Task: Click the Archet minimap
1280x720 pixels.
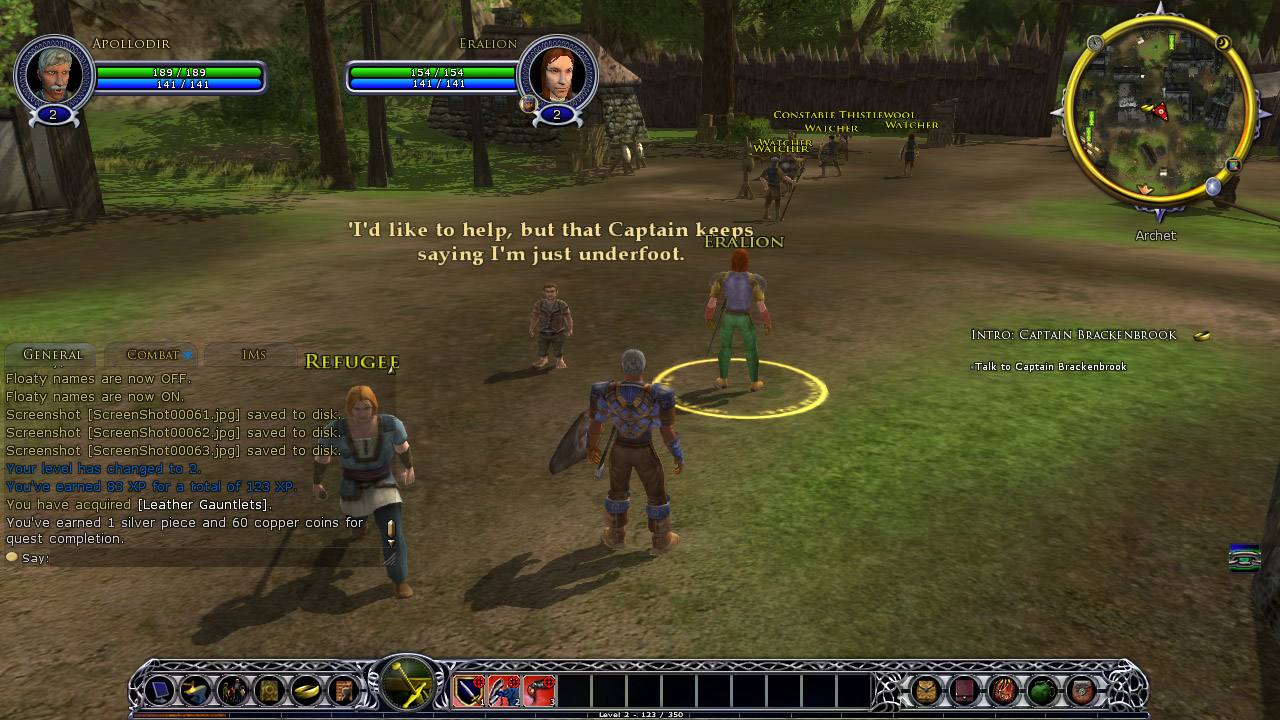Action: pyautogui.click(x=1159, y=110)
